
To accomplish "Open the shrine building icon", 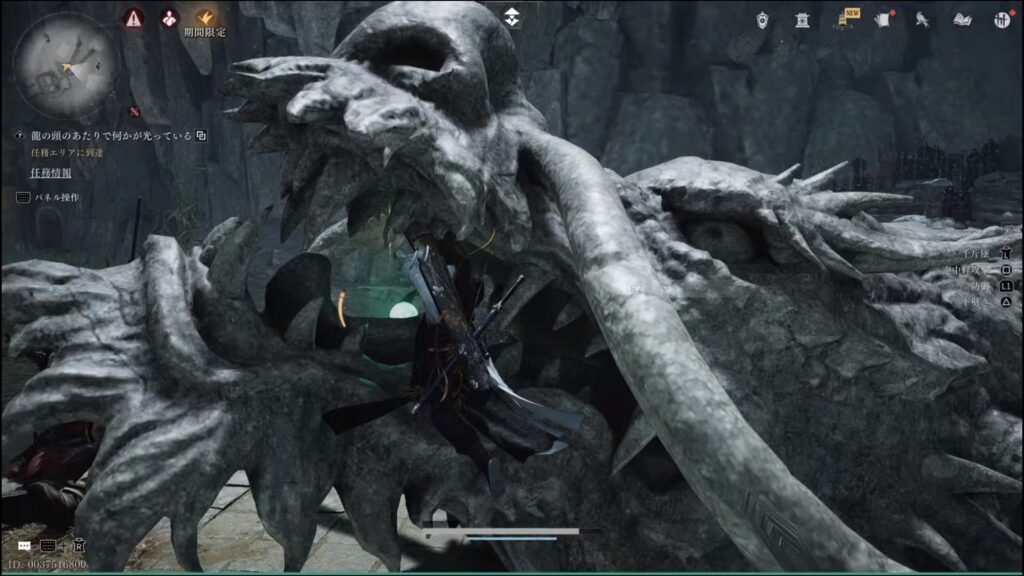I will [x=802, y=19].
